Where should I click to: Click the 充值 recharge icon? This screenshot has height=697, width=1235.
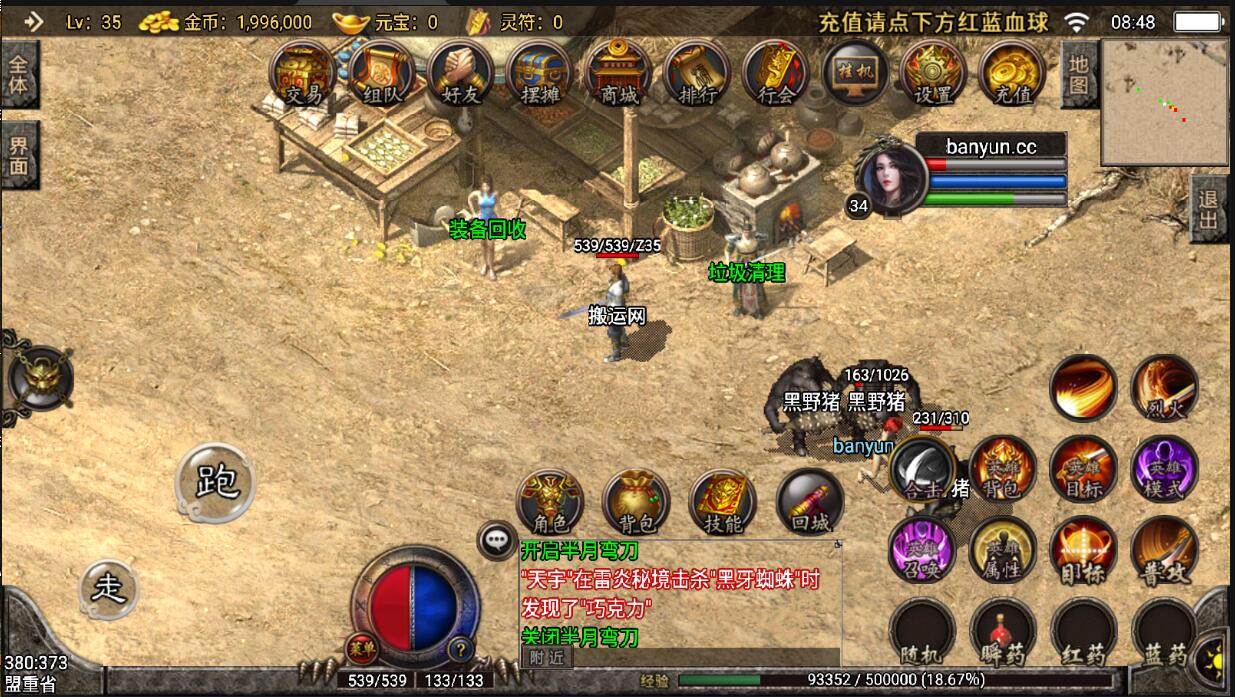coord(1012,74)
